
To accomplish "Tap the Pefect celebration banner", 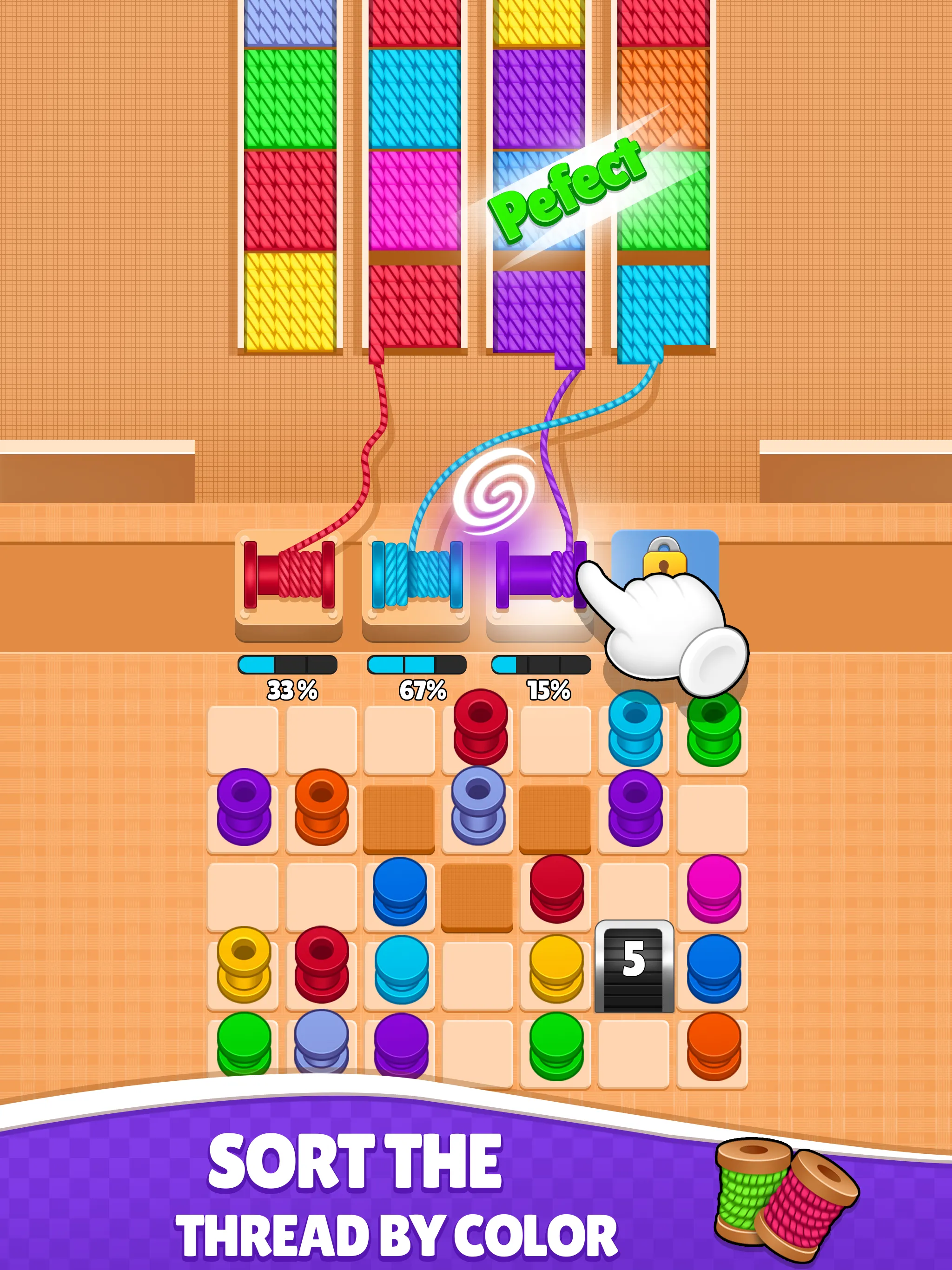I will click(566, 190).
